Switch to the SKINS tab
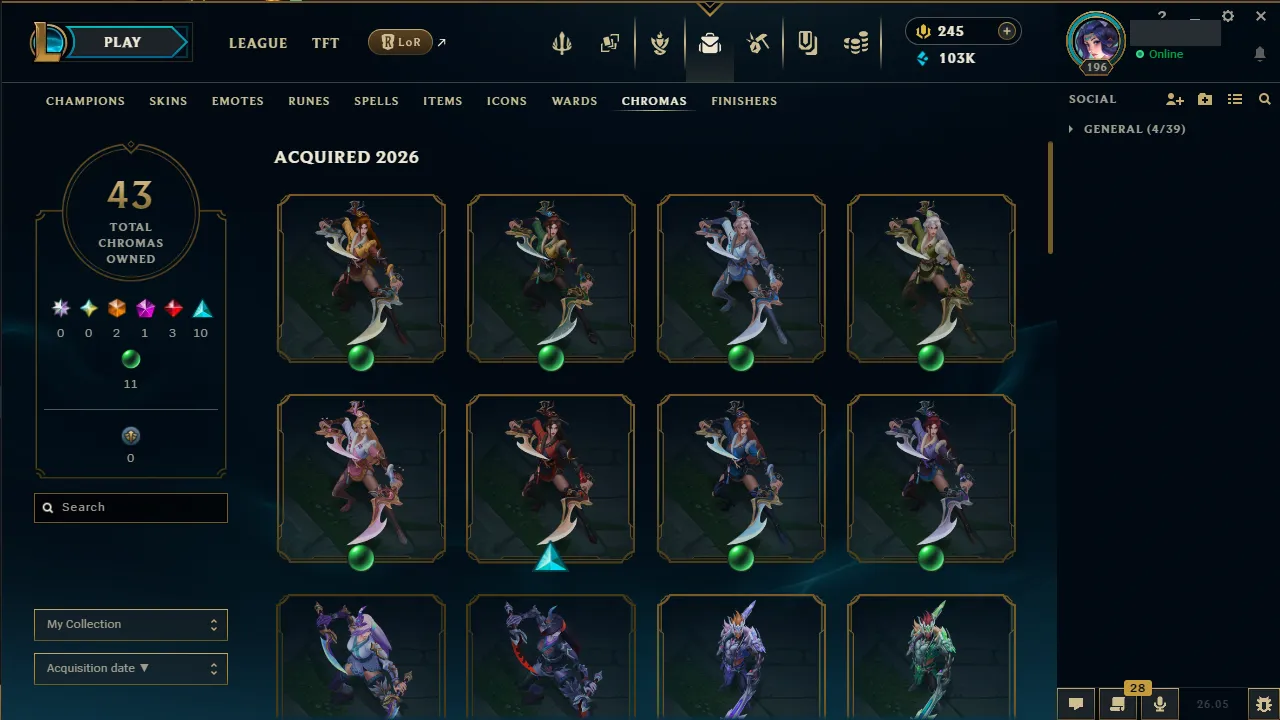 pyautogui.click(x=168, y=100)
